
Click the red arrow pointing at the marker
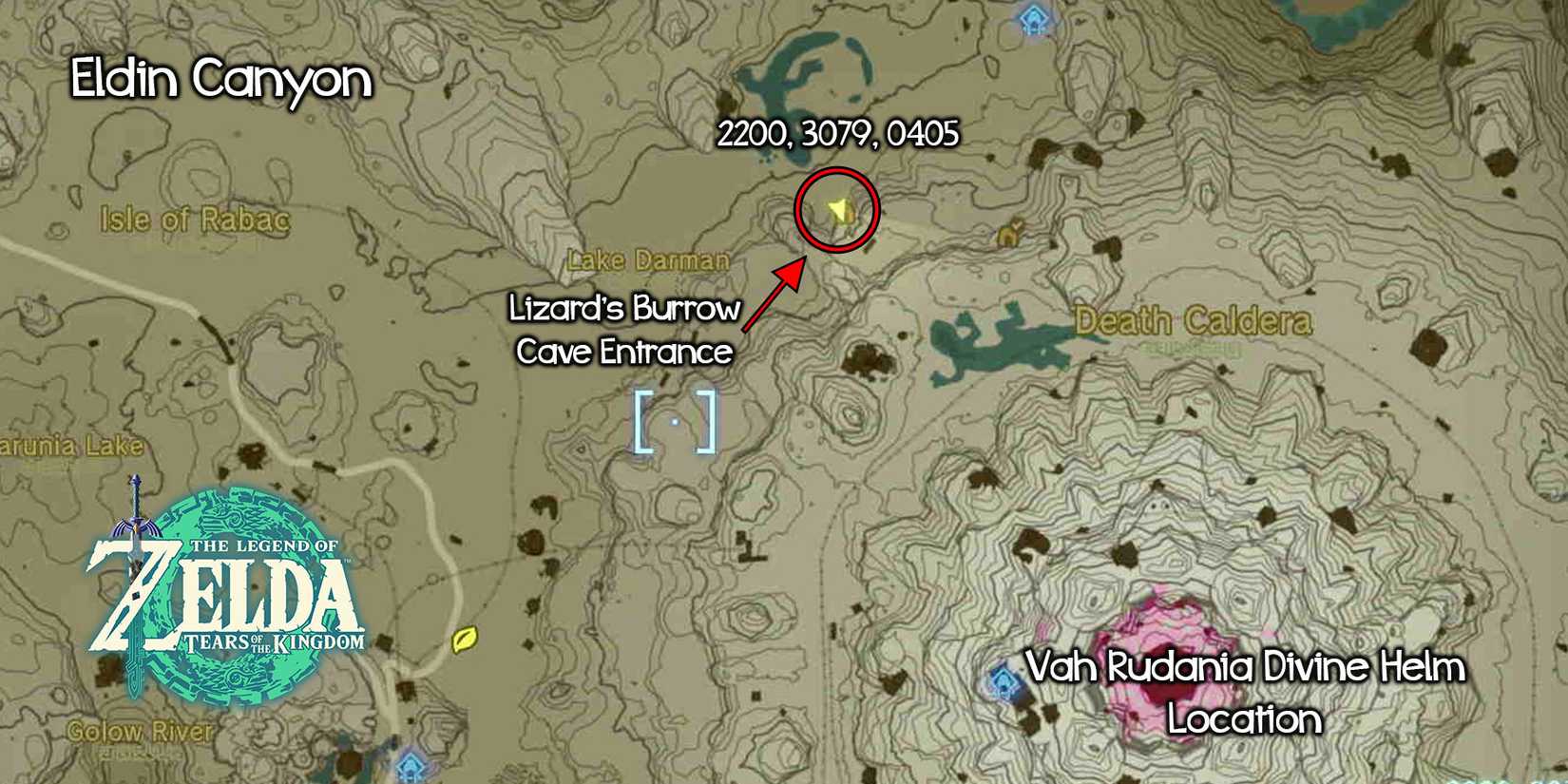774,295
